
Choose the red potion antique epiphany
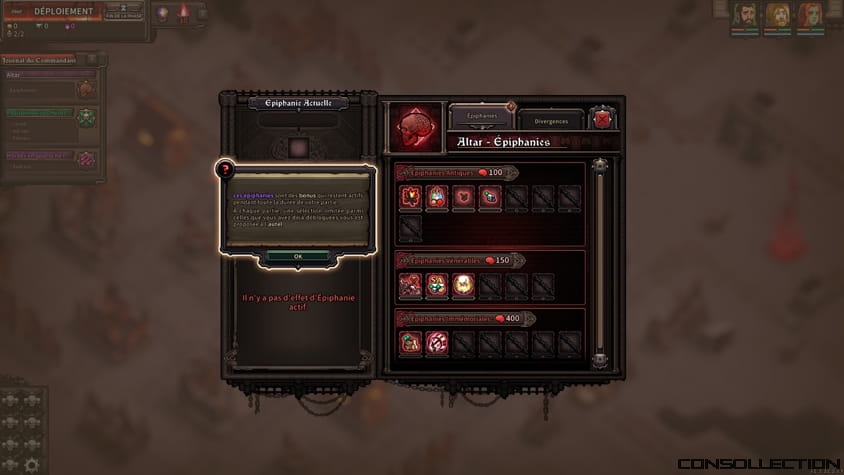coord(436,197)
